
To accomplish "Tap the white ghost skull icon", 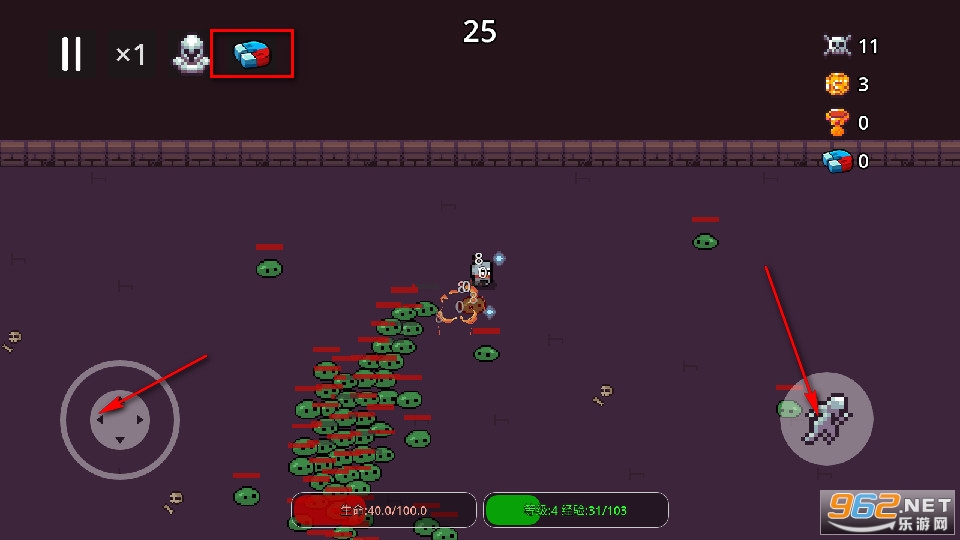I will click(190, 55).
